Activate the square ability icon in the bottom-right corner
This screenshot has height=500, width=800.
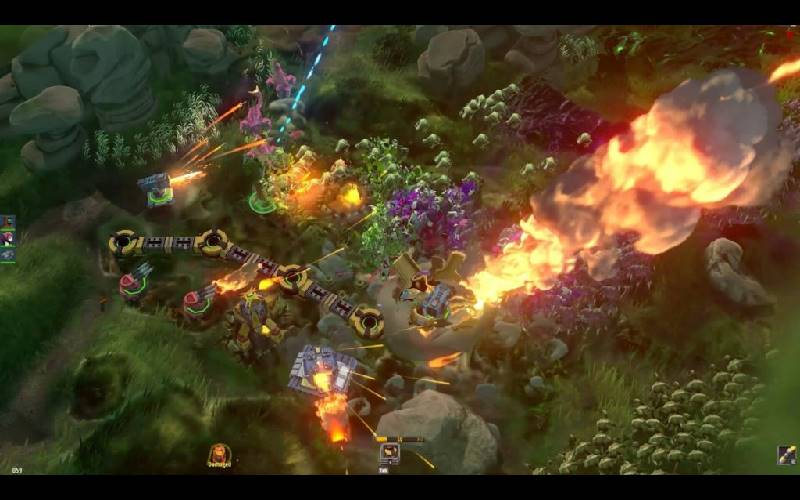click(x=787, y=455)
